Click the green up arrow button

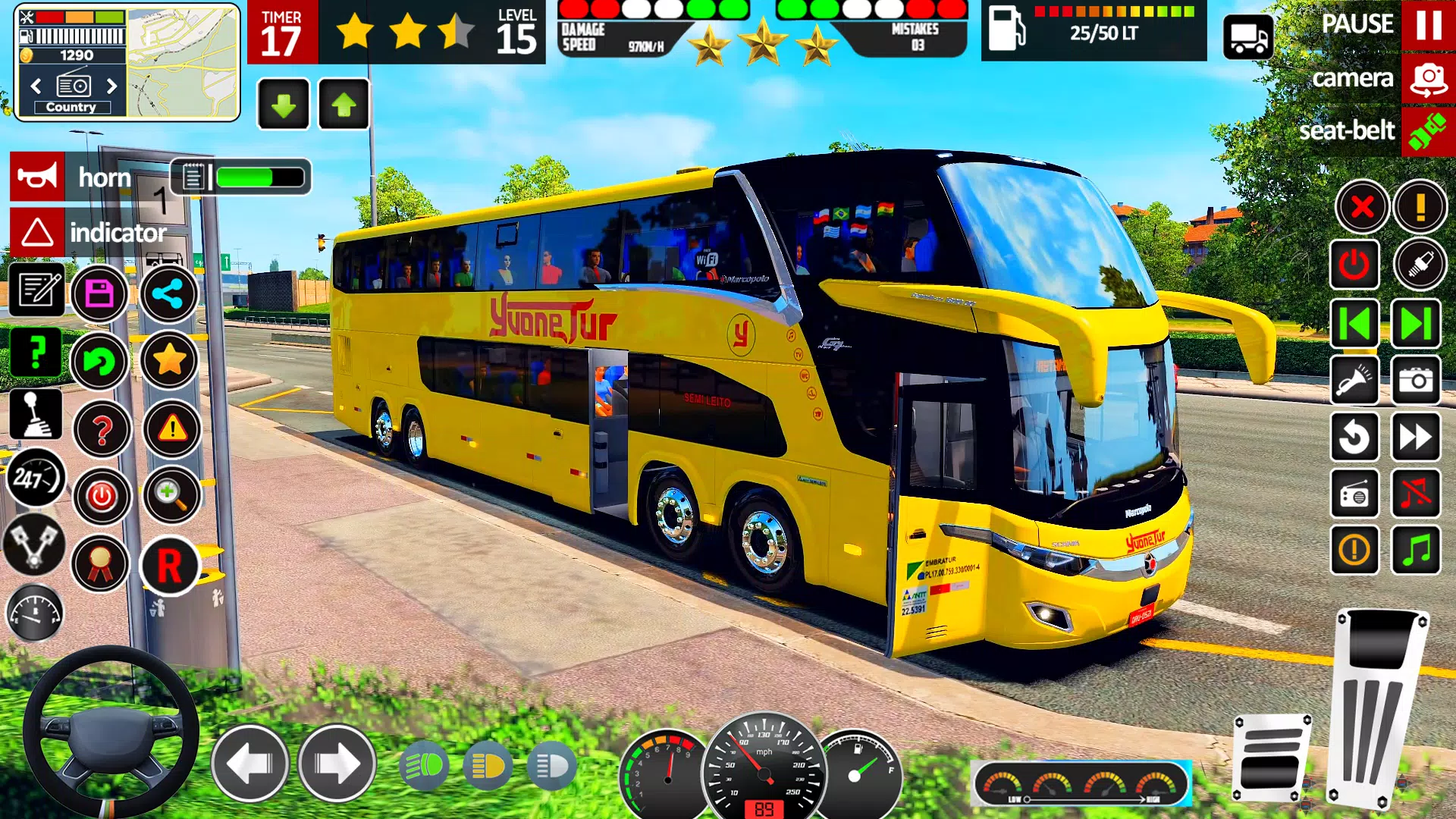[344, 105]
